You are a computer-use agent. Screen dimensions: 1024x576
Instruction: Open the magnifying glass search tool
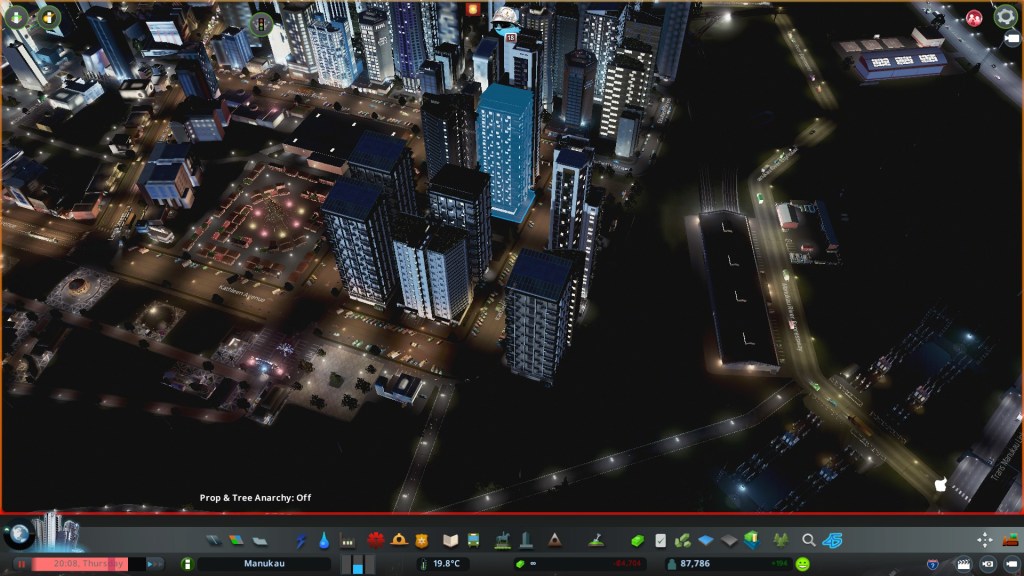click(809, 541)
